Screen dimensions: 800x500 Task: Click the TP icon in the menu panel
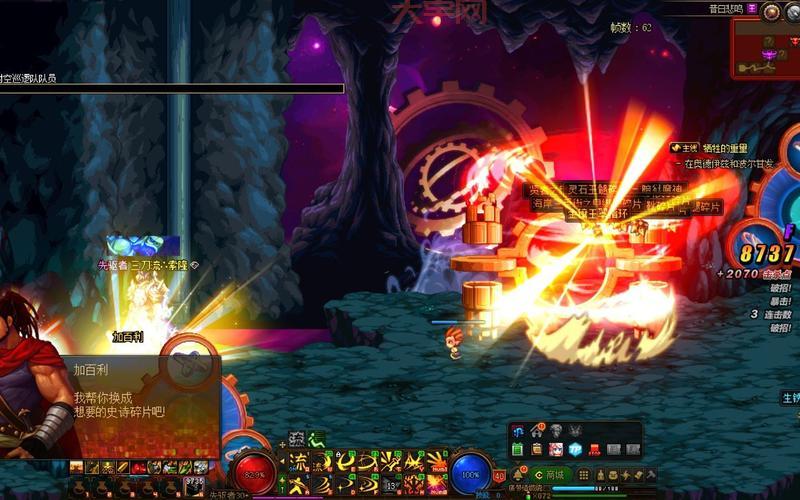pos(576,450)
